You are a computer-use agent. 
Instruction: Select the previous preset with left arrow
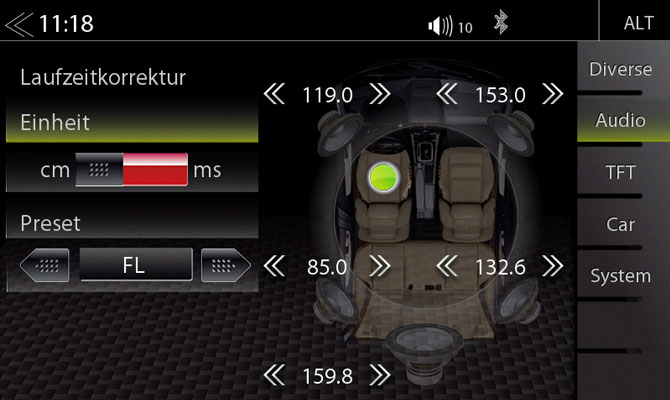point(45,266)
